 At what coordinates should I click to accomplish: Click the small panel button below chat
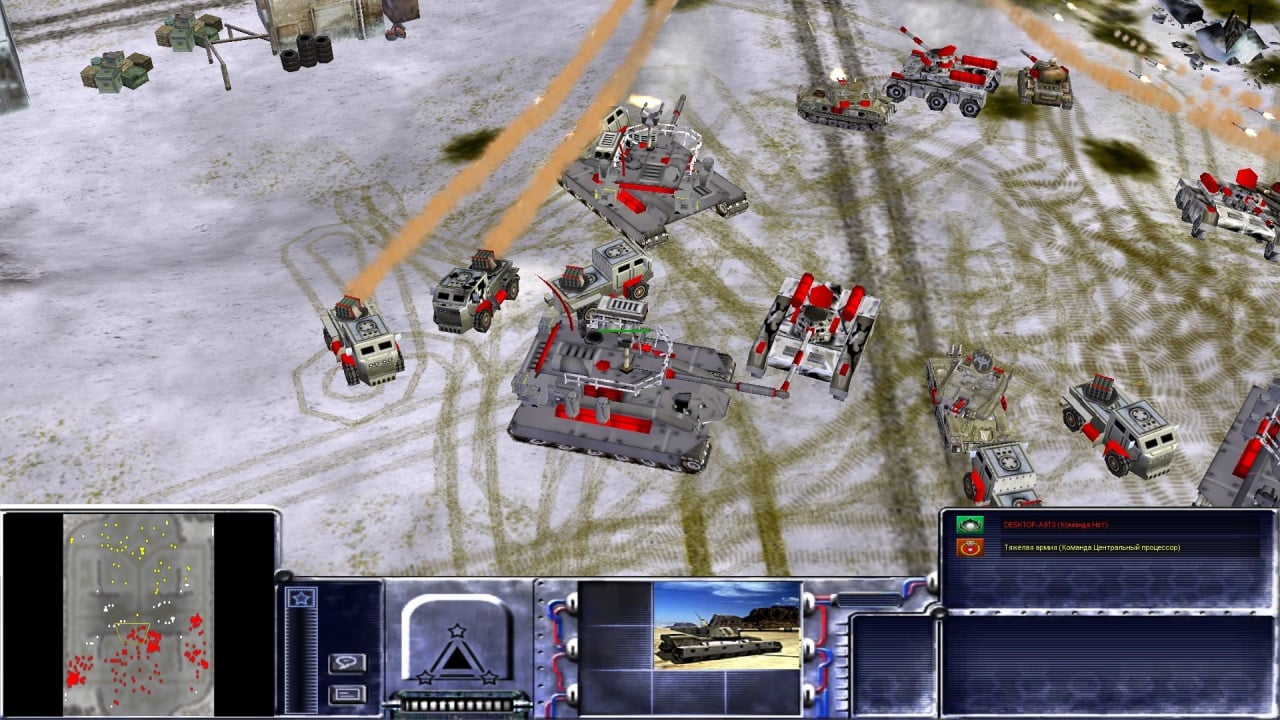(x=347, y=694)
